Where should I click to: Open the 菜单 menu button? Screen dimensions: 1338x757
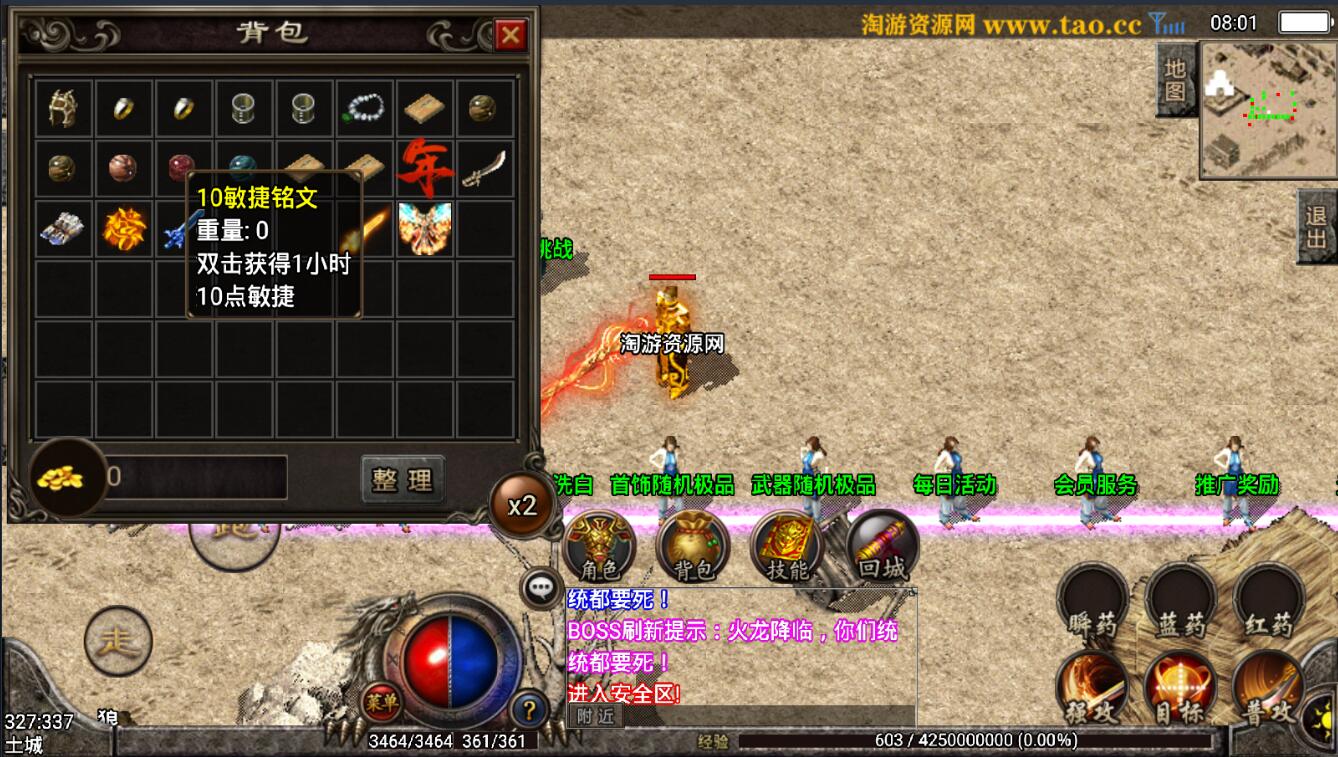(381, 702)
